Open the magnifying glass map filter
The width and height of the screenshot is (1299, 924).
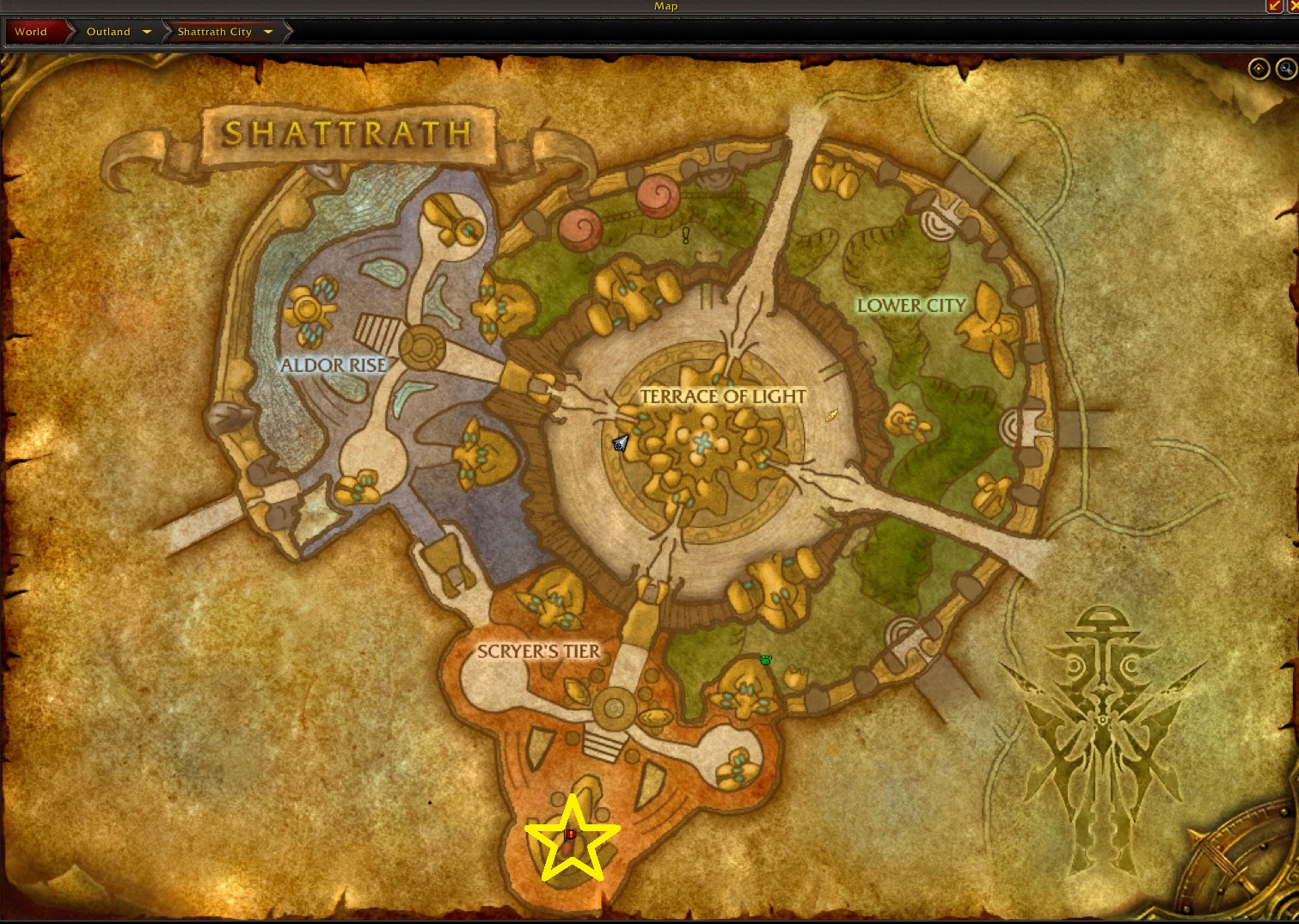coord(1286,69)
